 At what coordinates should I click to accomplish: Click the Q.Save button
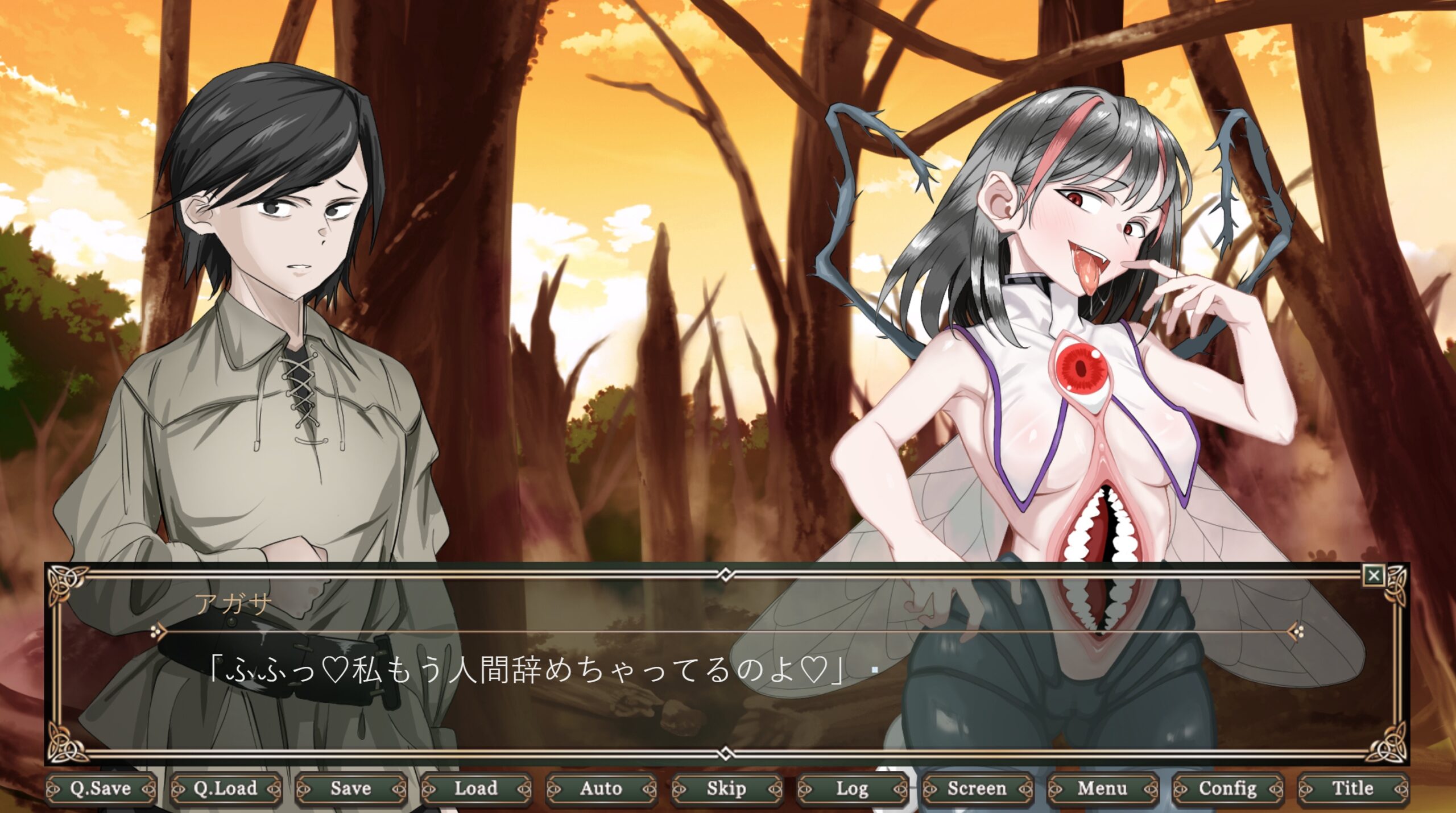tap(101, 789)
